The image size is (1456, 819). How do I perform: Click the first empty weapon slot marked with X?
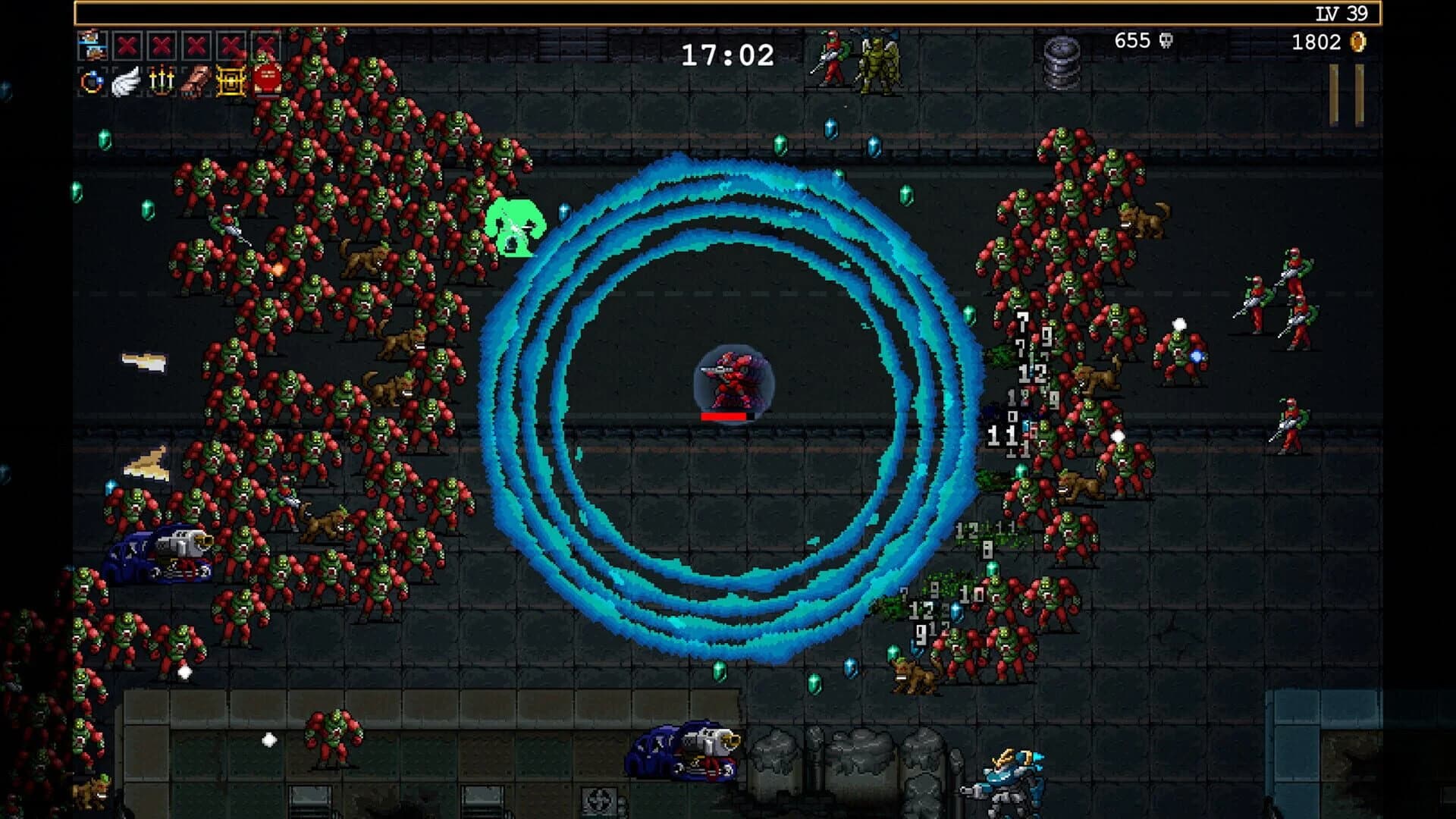(x=126, y=44)
